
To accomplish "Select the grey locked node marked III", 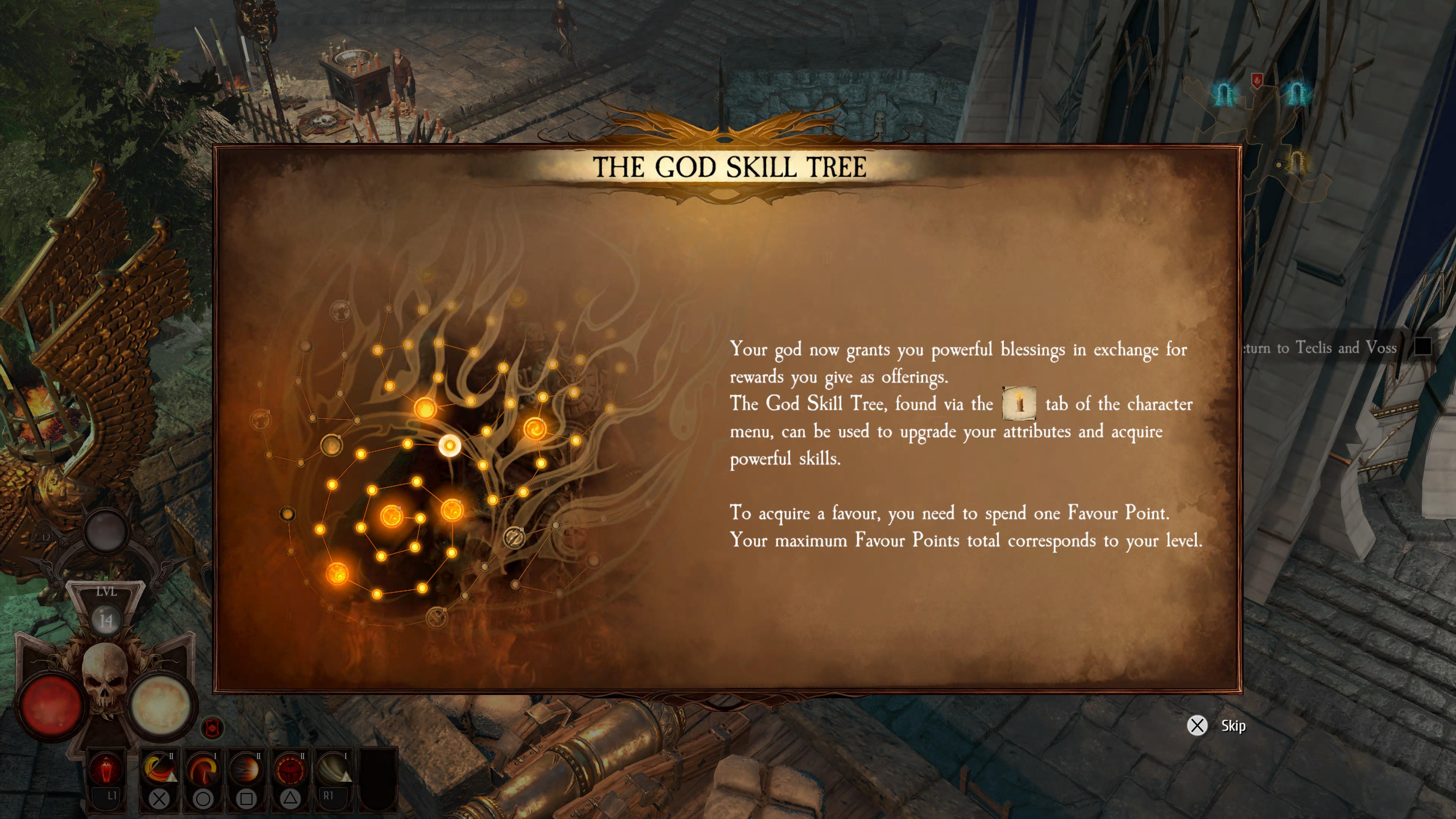I will (x=516, y=537).
